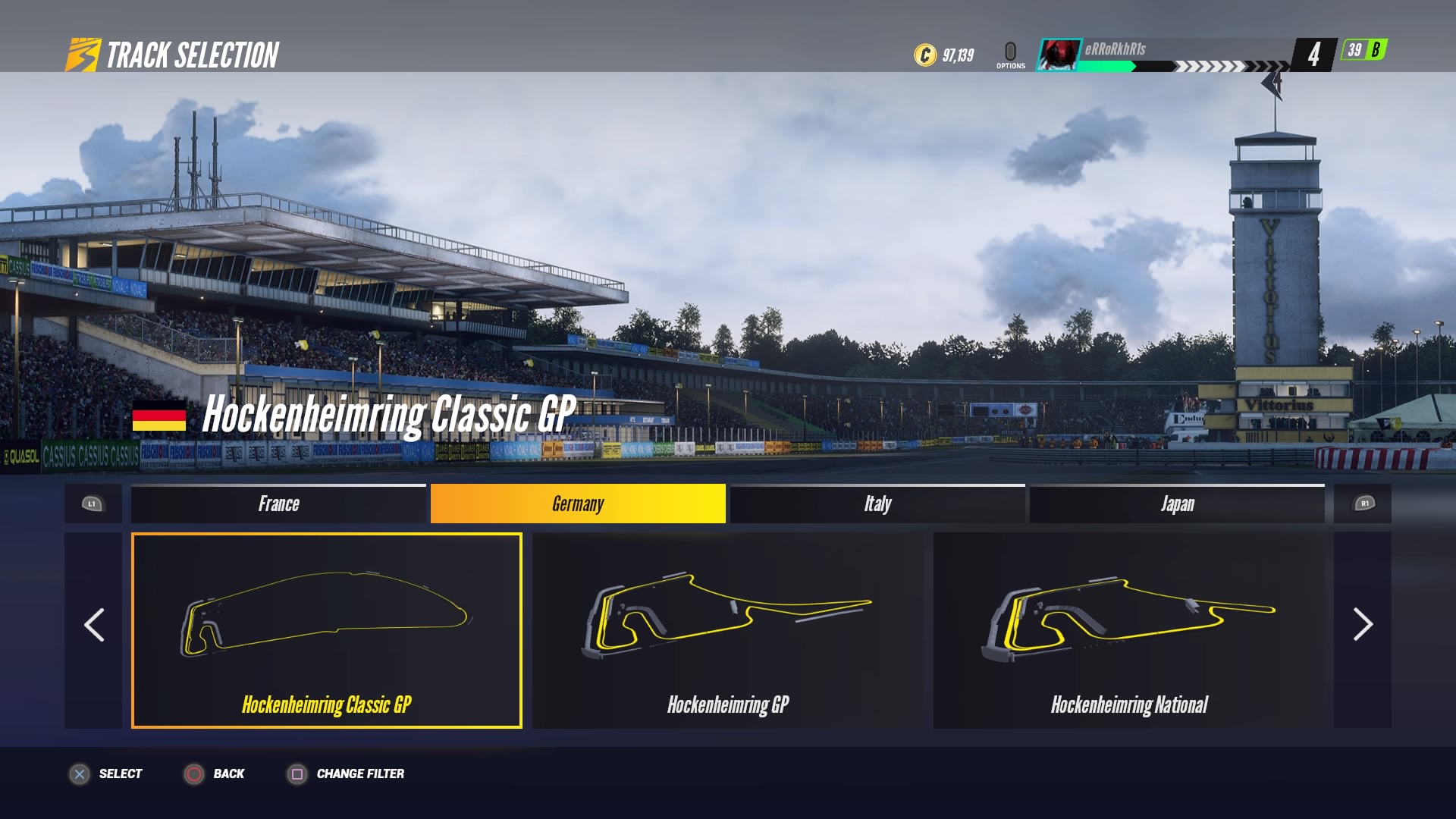The width and height of the screenshot is (1456, 819).
Task: Select the Hockenheimring National track thumbnail
Action: [x=1129, y=629]
